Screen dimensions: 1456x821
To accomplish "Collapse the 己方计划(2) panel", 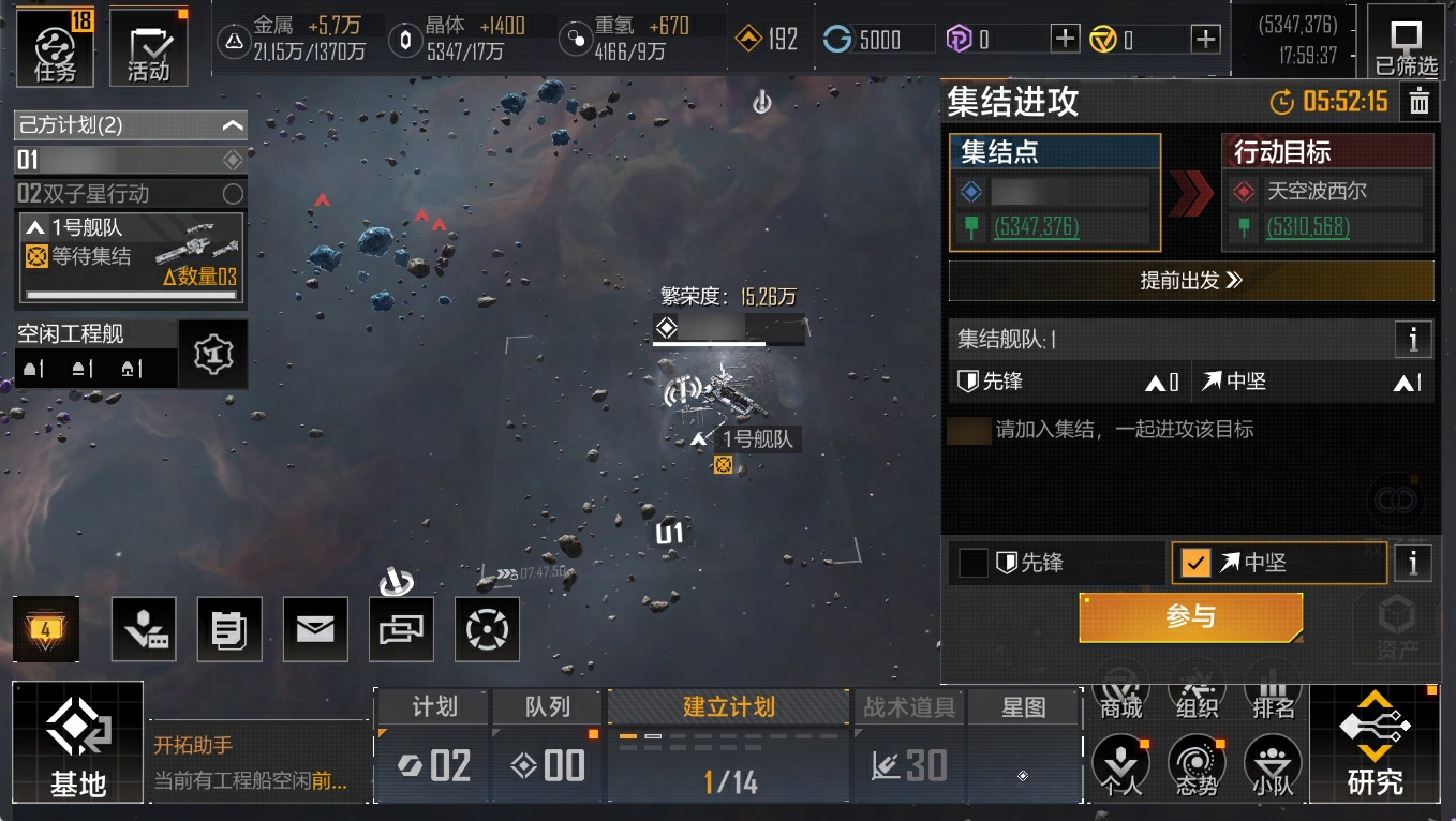I will point(231,125).
